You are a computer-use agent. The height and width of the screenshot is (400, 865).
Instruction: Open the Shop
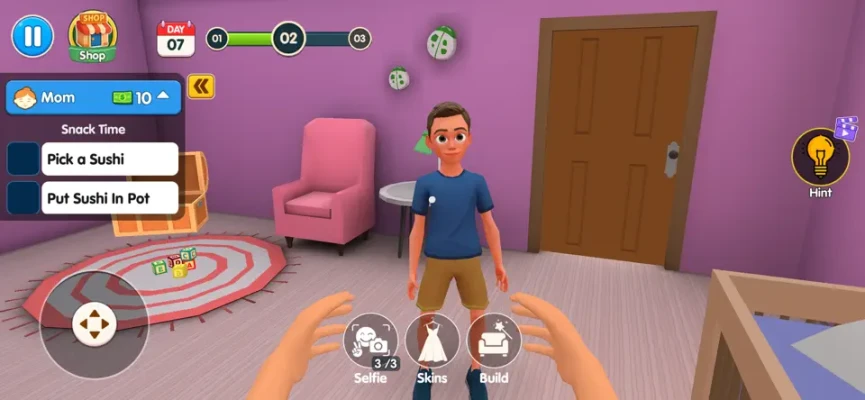pyautogui.click(x=92, y=38)
